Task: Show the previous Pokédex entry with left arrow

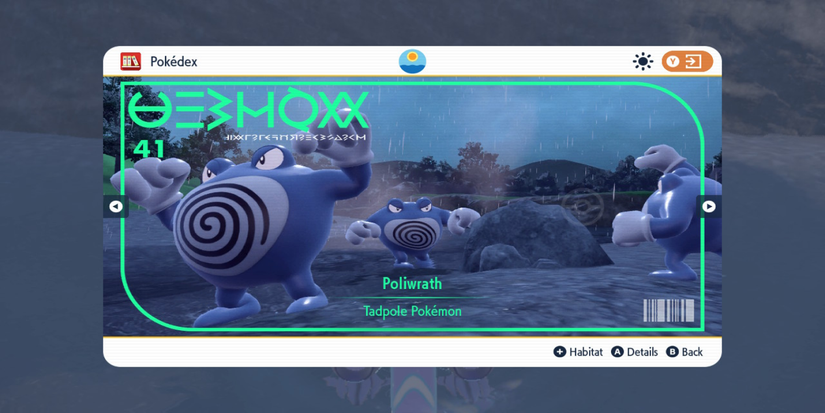Action: (x=116, y=207)
